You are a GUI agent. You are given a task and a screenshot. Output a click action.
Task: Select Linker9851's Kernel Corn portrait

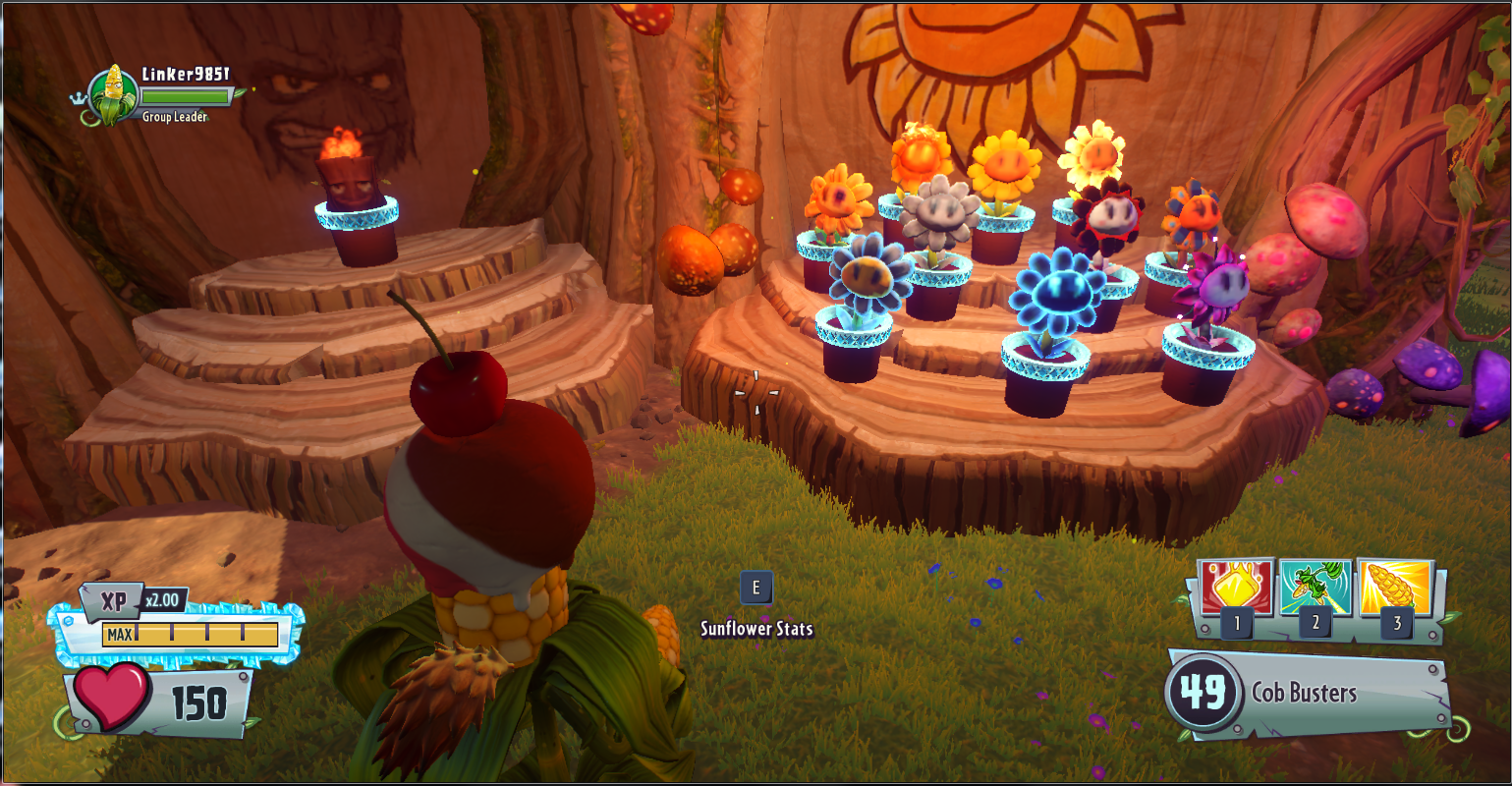[x=113, y=95]
